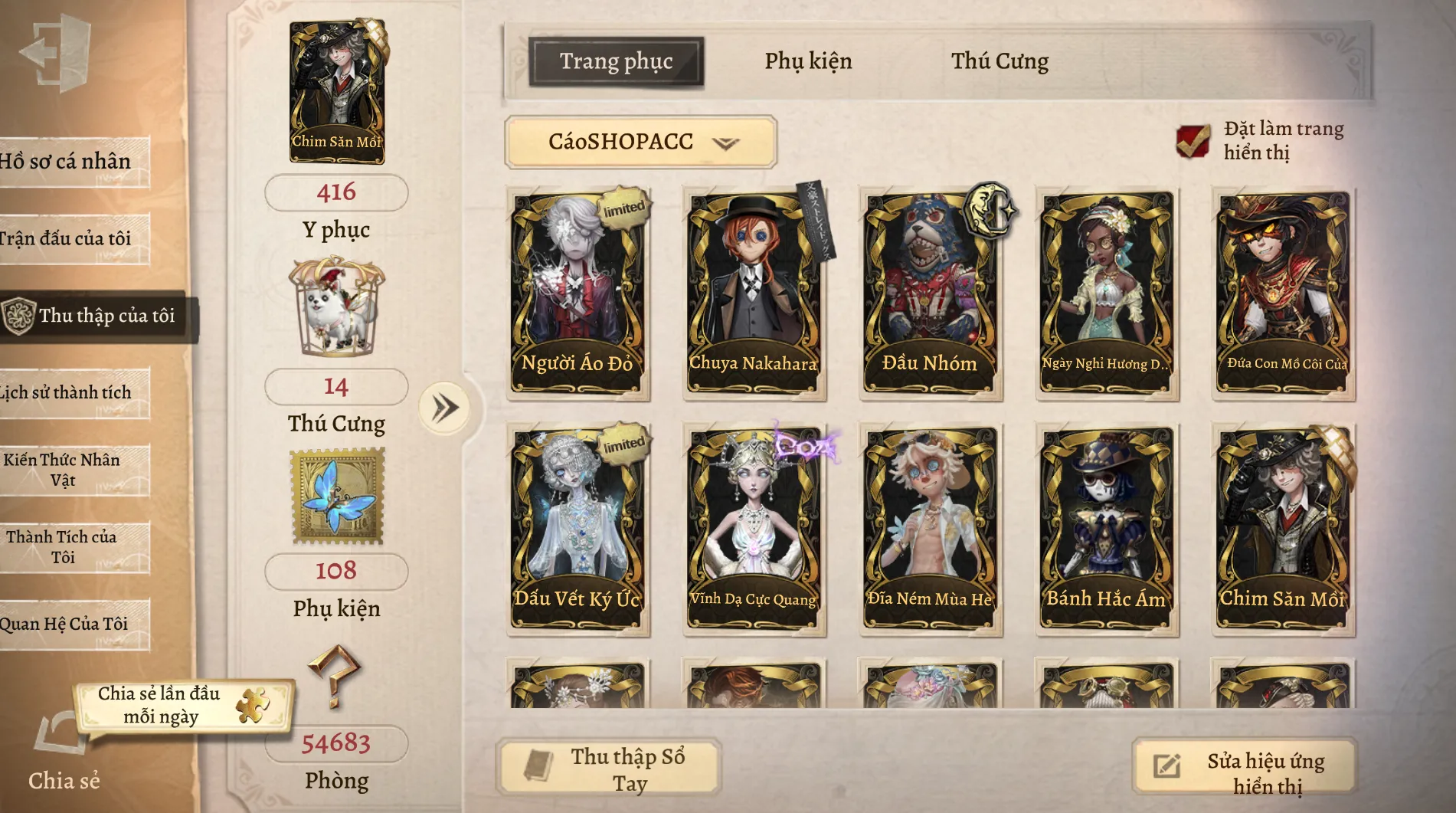Select the Dấu Vết Ký Ức costume
1456x813 pixels.
[578, 529]
